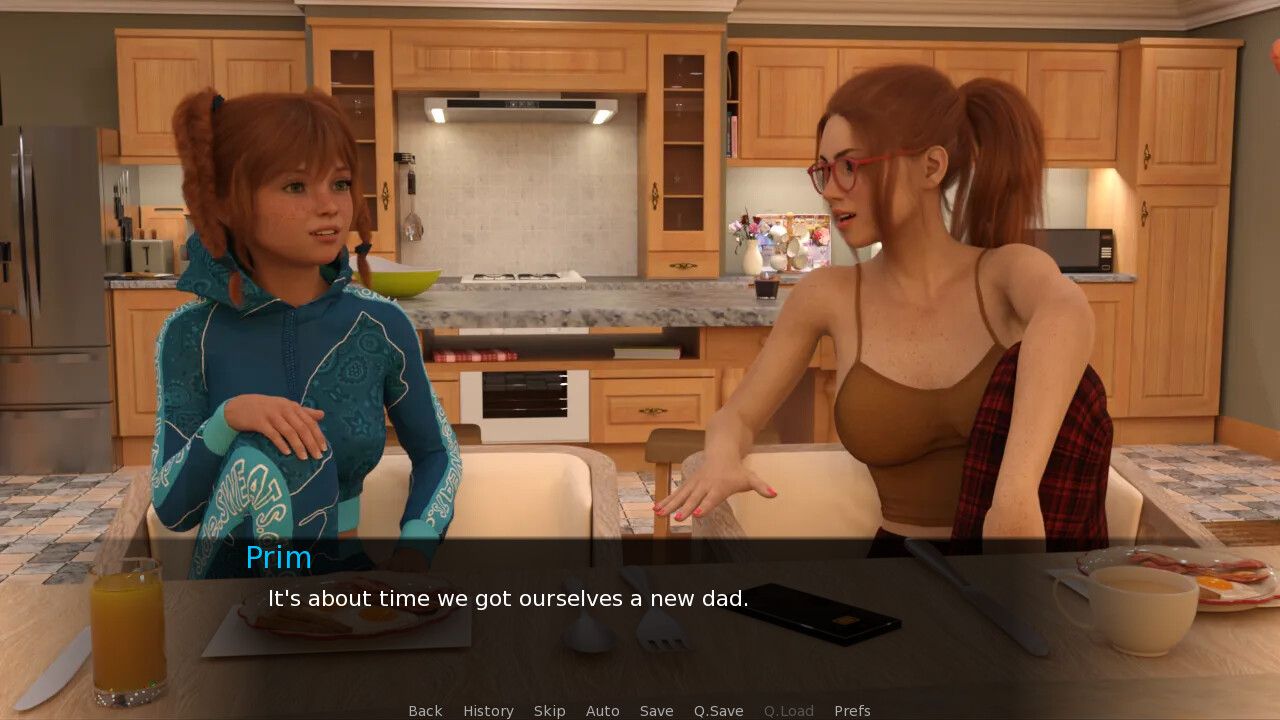Viewport: 1280px width, 720px height.
Task: Open the History log
Action: click(488, 711)
